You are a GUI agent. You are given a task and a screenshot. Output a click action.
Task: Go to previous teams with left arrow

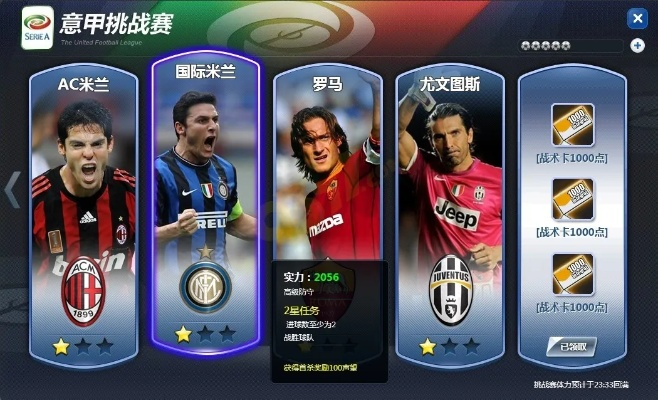pos(13,189)
